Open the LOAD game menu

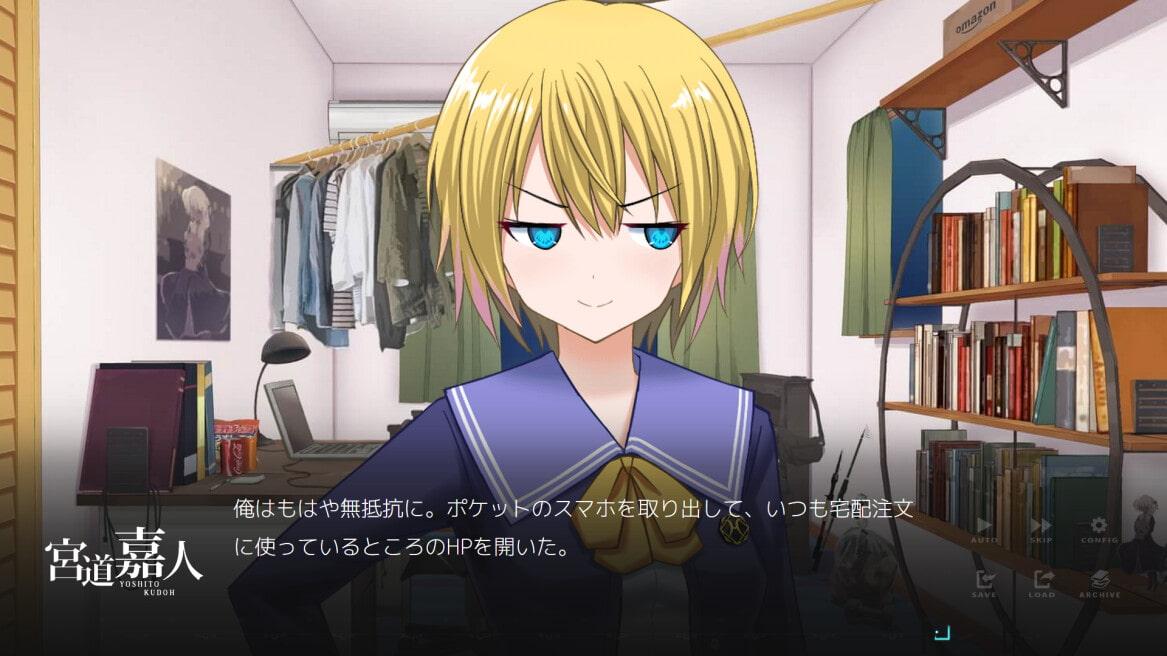pyautogui.click(x=1041, y=583)
